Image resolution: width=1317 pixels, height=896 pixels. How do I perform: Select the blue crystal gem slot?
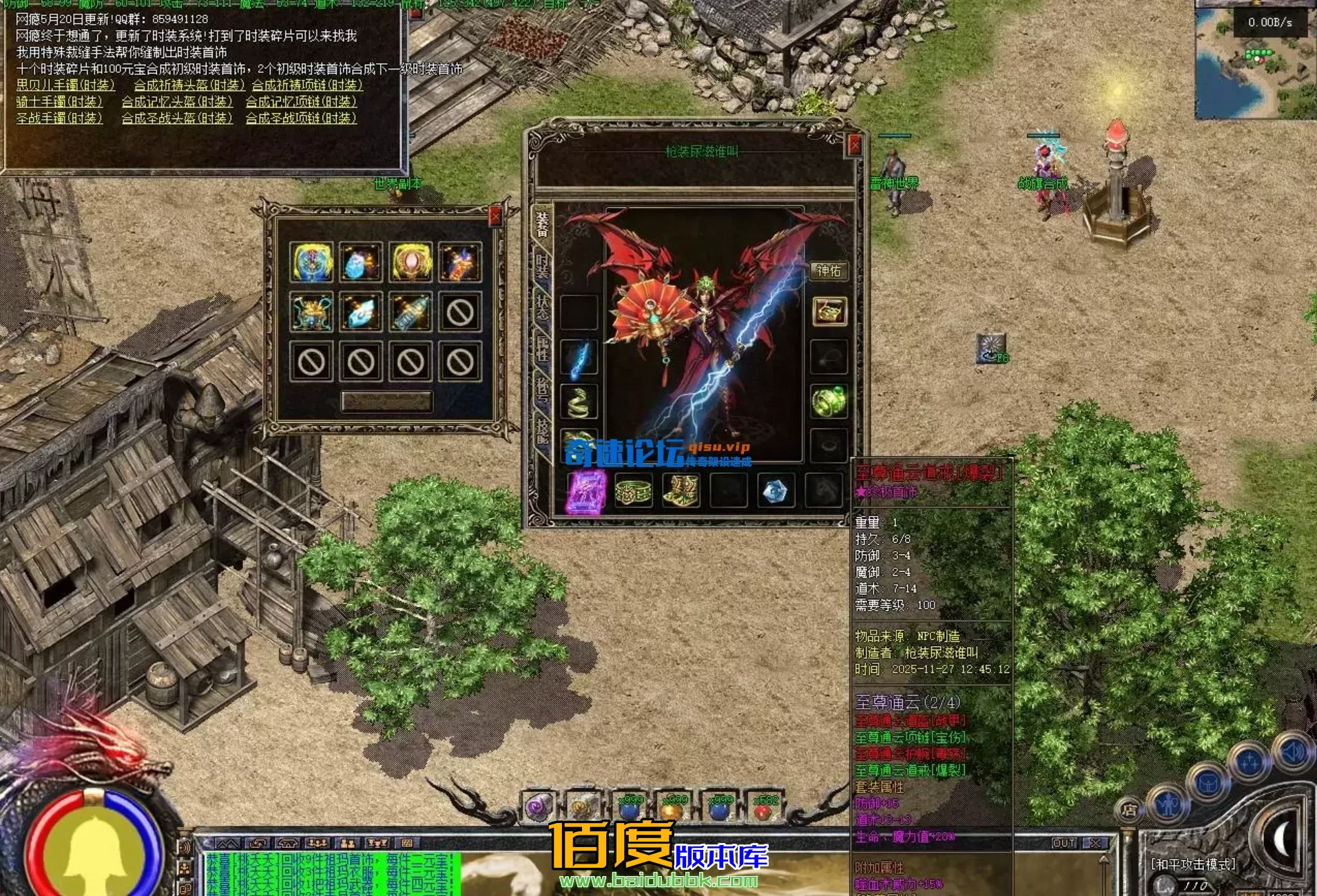point(775,491)
